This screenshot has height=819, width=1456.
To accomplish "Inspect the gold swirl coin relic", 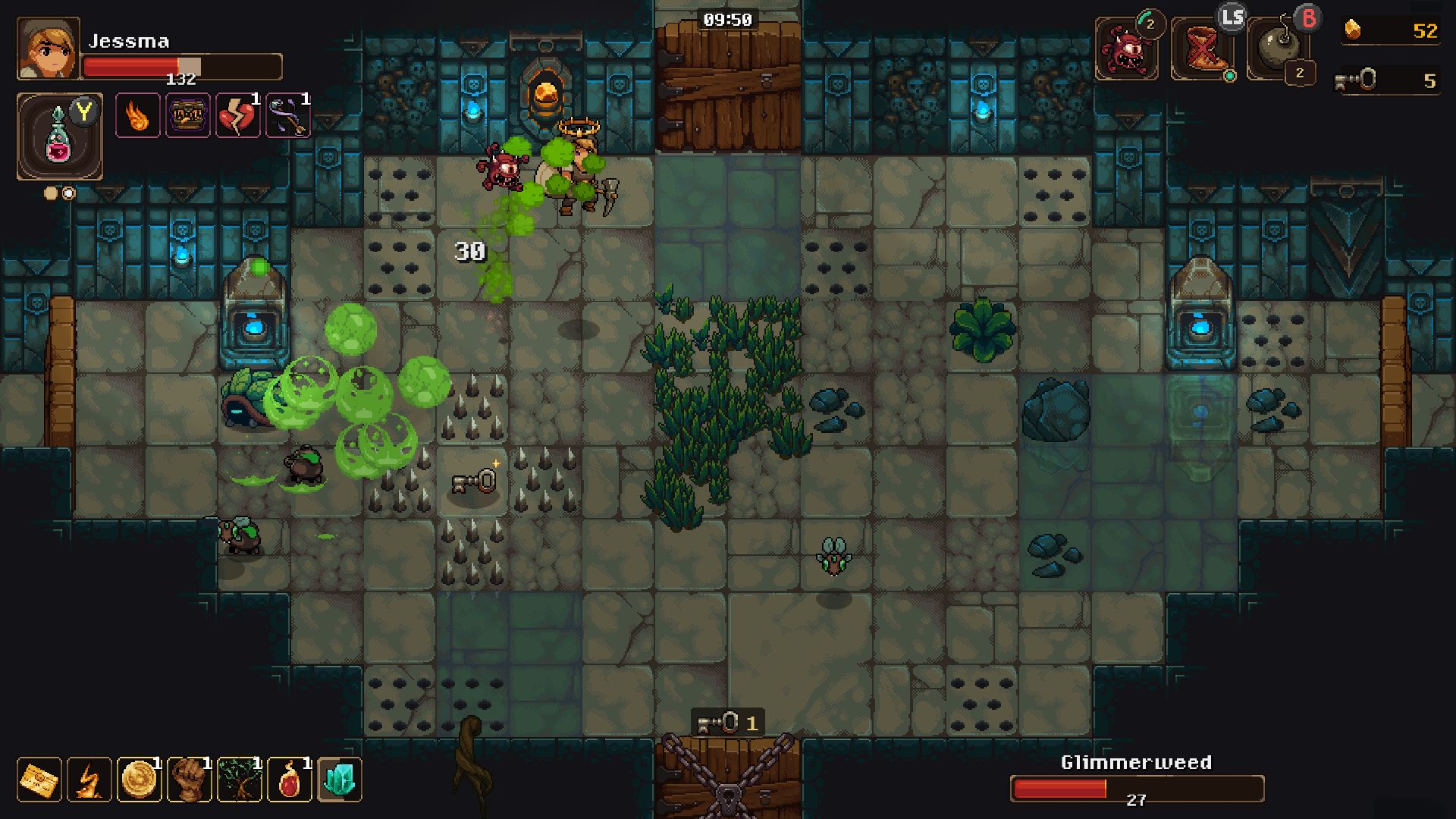I will coord(140,780).
